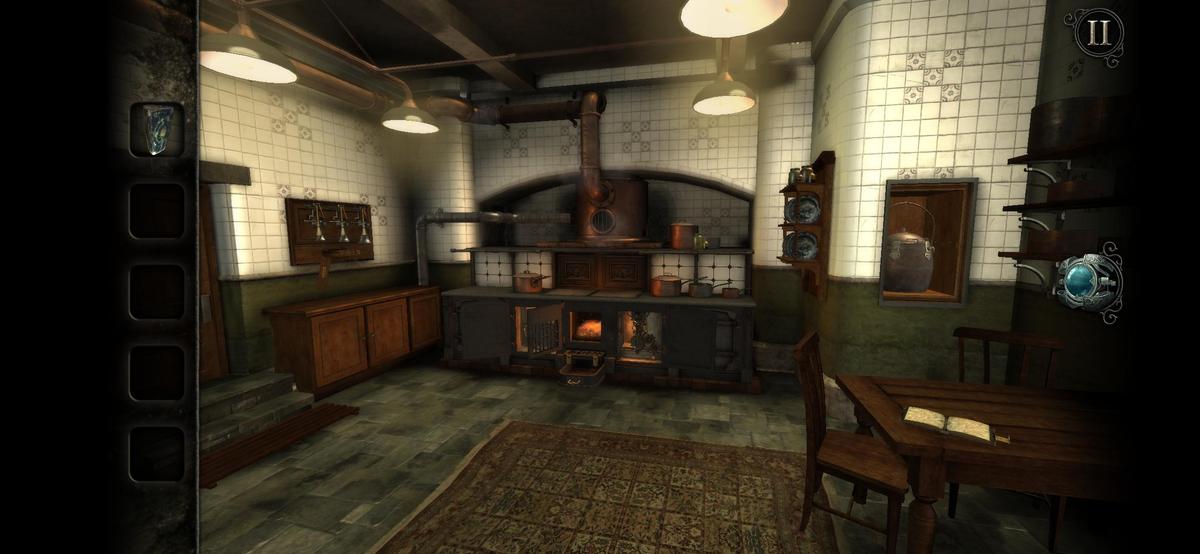Pause the game with the top-right button
1200x554 pixels.
coord(1098,33)
